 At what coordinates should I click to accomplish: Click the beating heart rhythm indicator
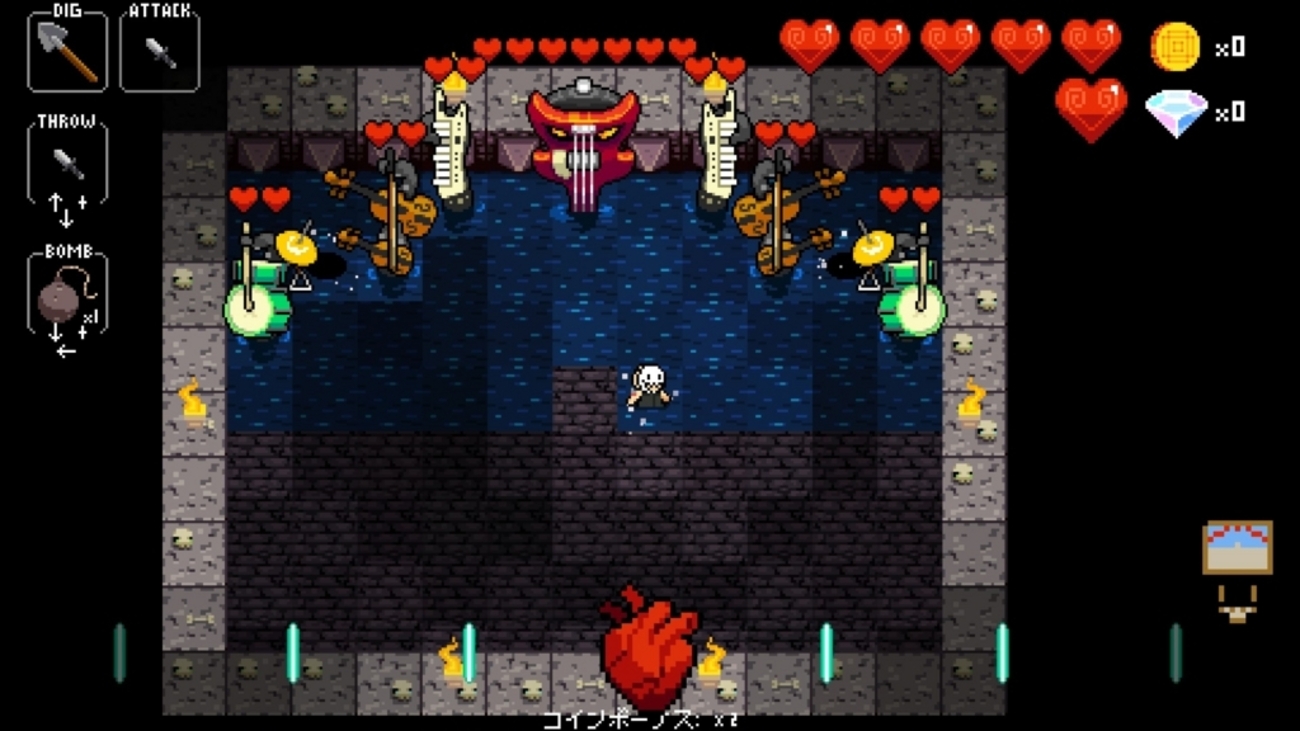pyautogui.click(x=649, y=650)
